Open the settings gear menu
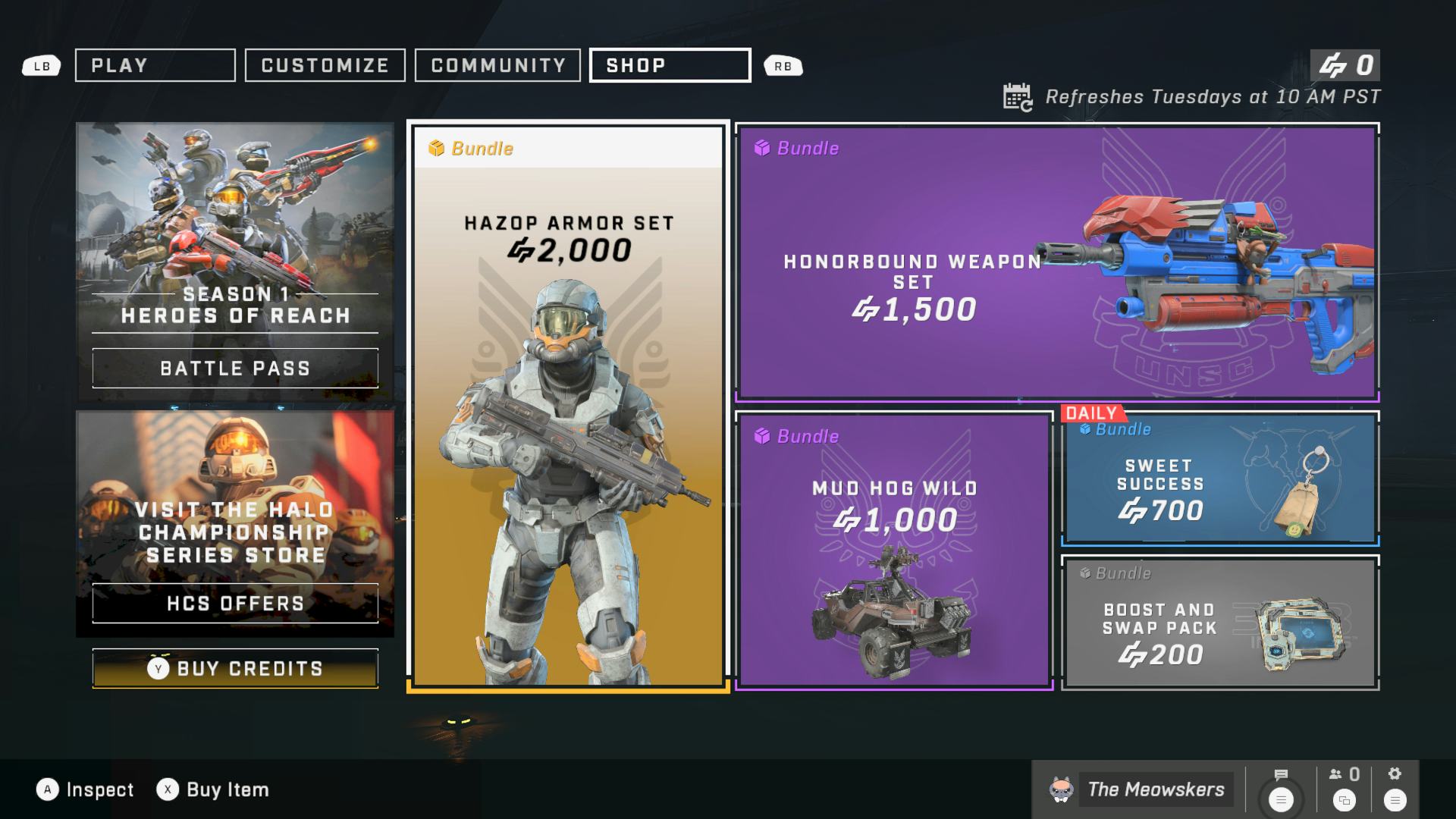This screenshot has width=1456, height=819. point(1395,789)
